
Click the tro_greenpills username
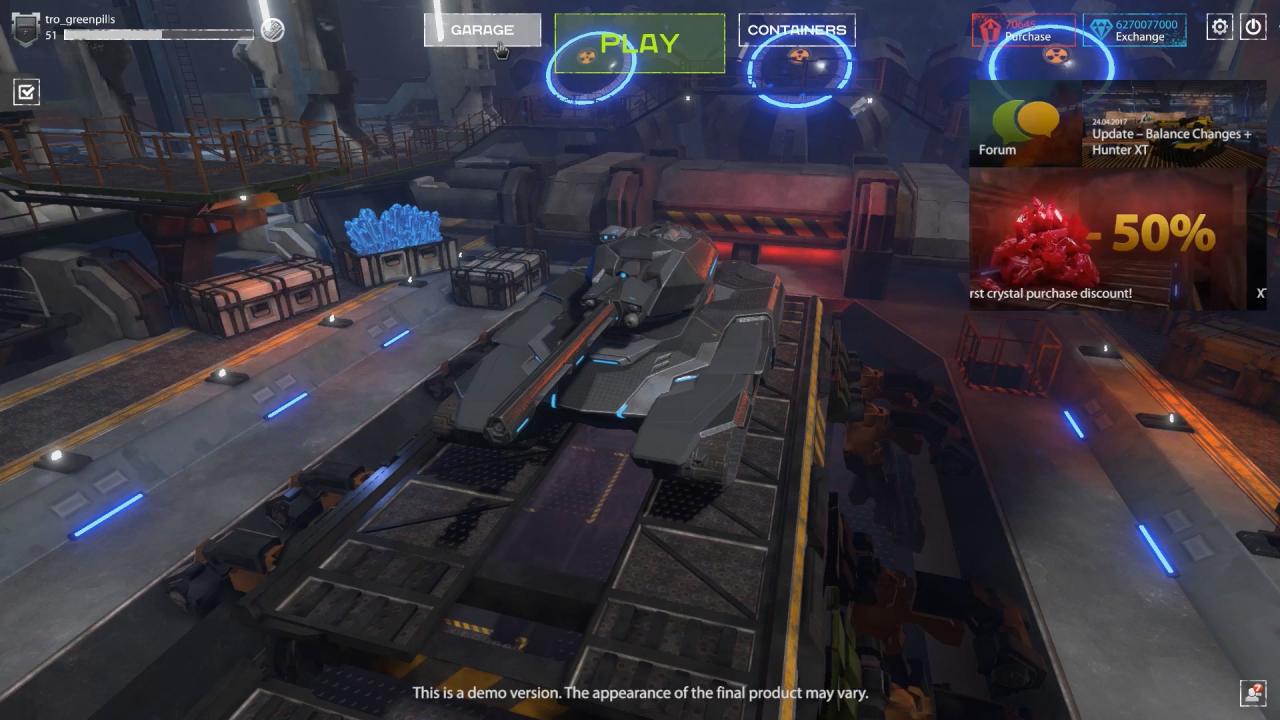(x=78, y=17)
